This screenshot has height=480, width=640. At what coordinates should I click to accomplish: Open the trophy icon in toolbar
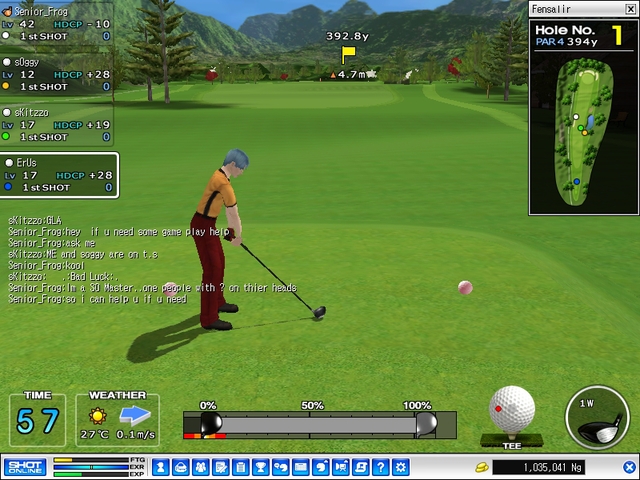pos(260,467)
